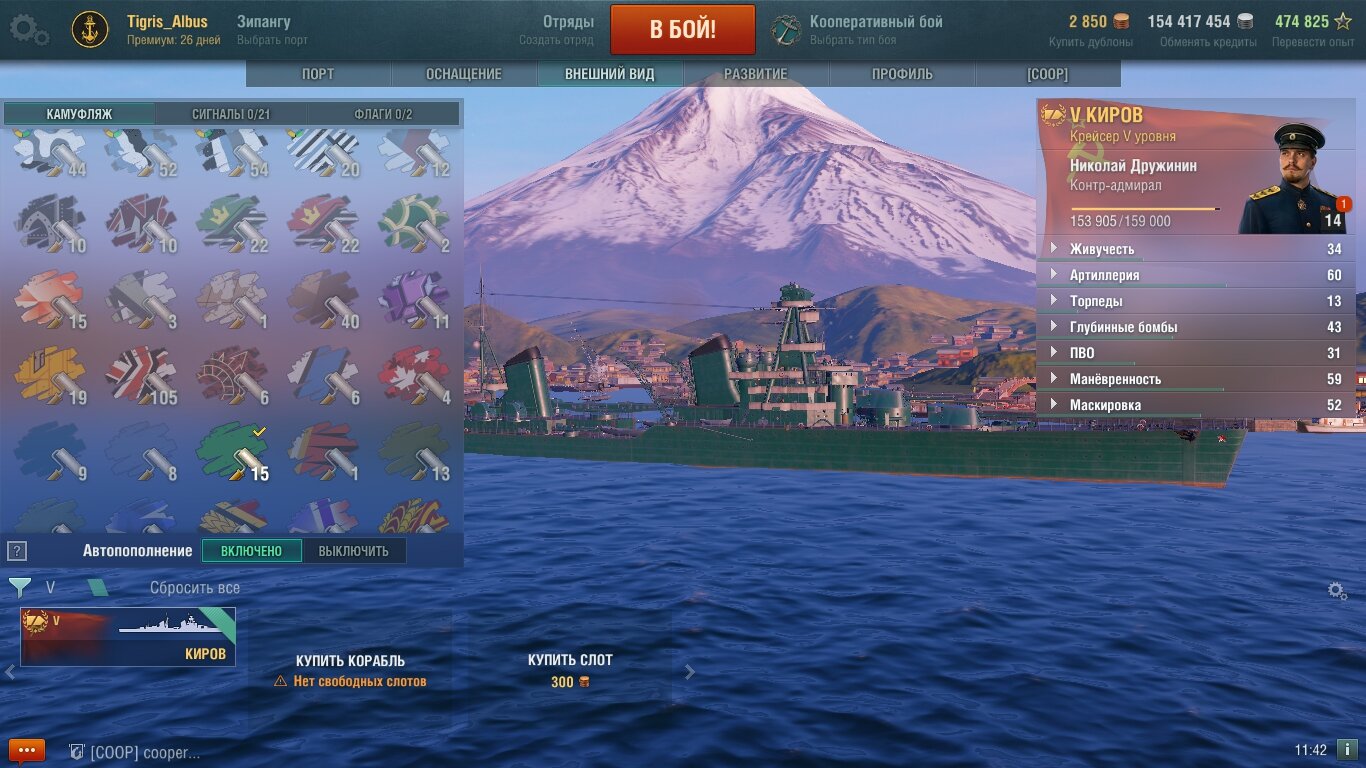This screenshot has height=768, width=1366.
Task: Expand the Маскировка stats row
Action: (1105, 405)
